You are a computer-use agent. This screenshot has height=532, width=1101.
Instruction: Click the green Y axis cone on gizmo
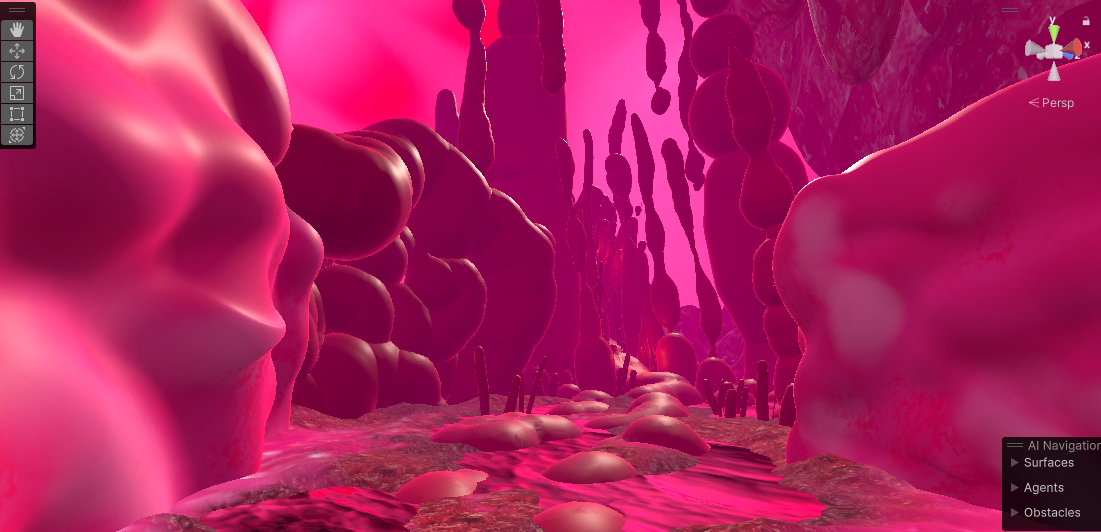[x=1054, y=33]
